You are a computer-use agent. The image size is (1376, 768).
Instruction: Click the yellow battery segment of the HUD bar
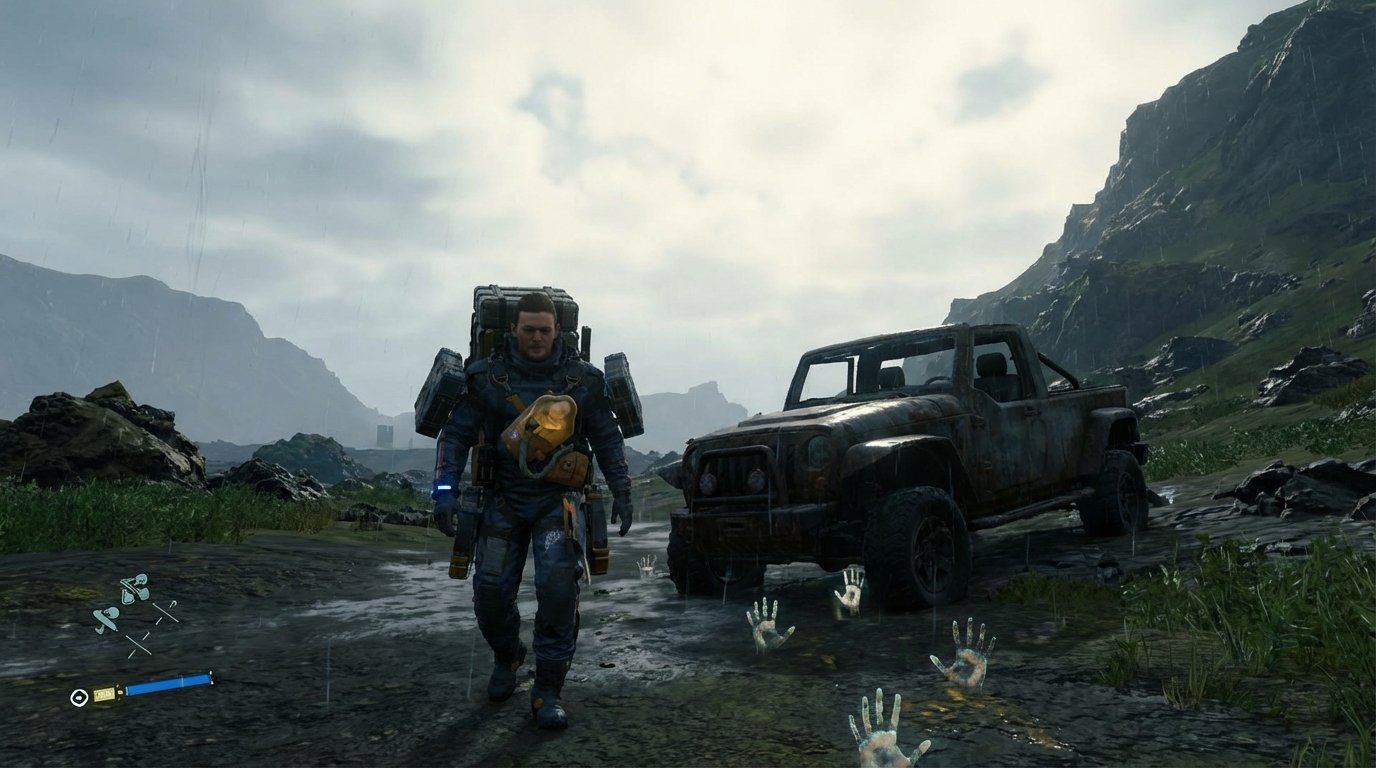tap(105, 695)
